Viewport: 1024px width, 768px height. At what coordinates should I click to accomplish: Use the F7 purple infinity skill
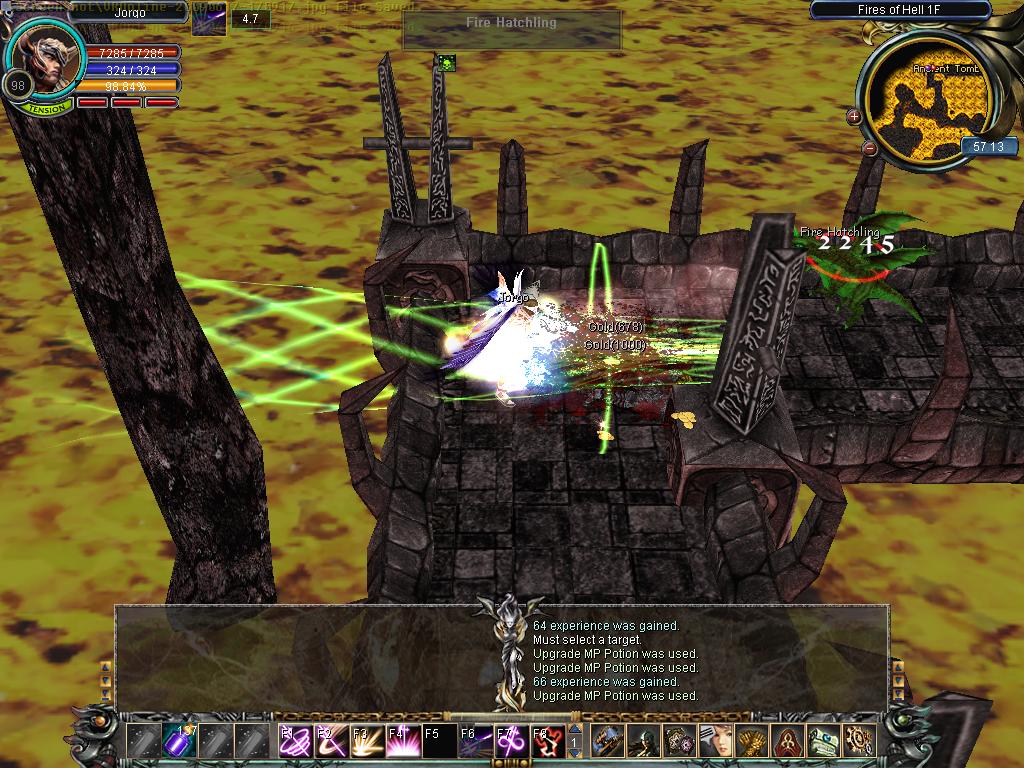click(x=510, y=741)
